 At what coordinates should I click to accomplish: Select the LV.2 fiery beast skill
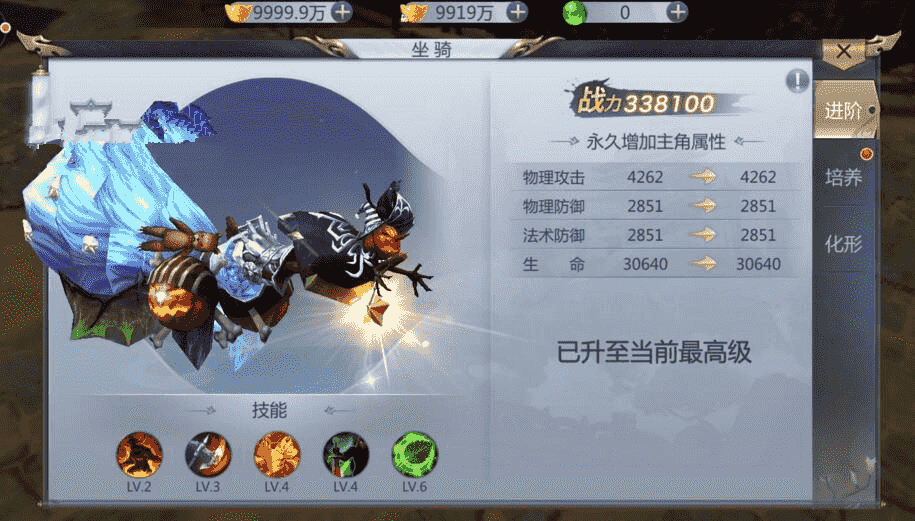point(139,454)
